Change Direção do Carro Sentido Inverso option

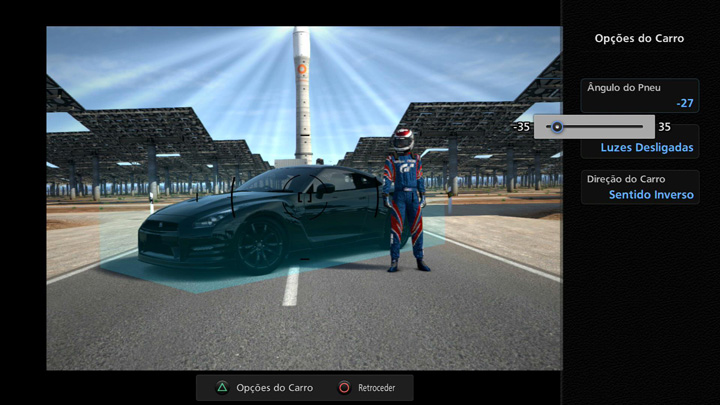tap(639, 187)
